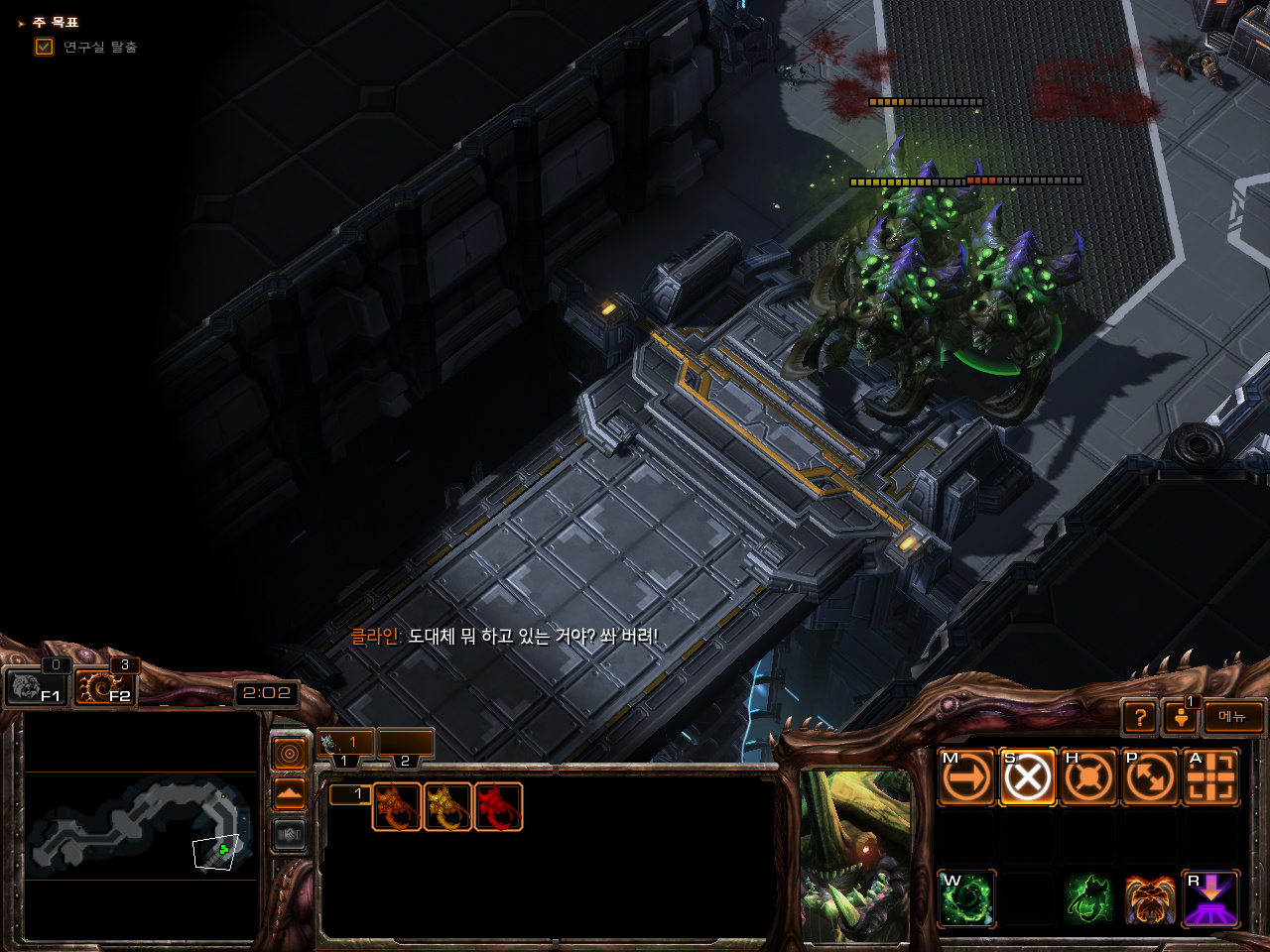
Task: Select the yellow hydralisk wireframe
Action: pyautogui.click(x=447, y=806)
